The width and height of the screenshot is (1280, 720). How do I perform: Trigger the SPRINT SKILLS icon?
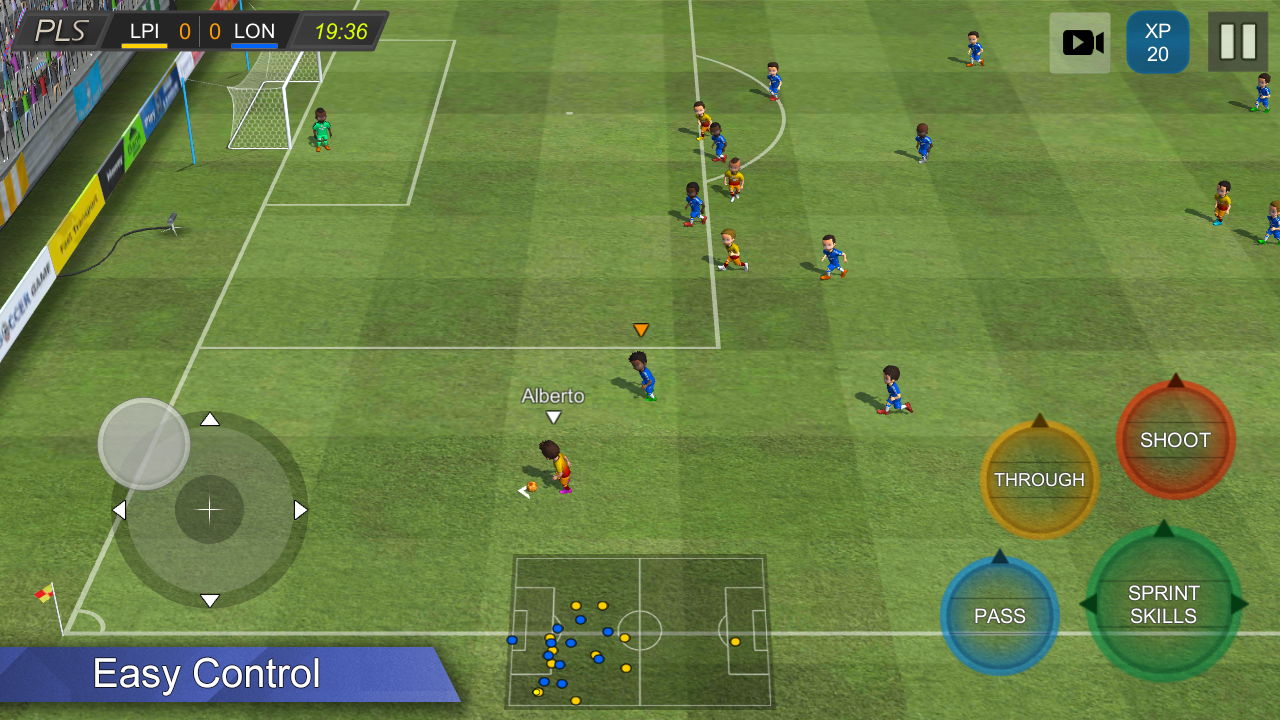pos(1164,603)
